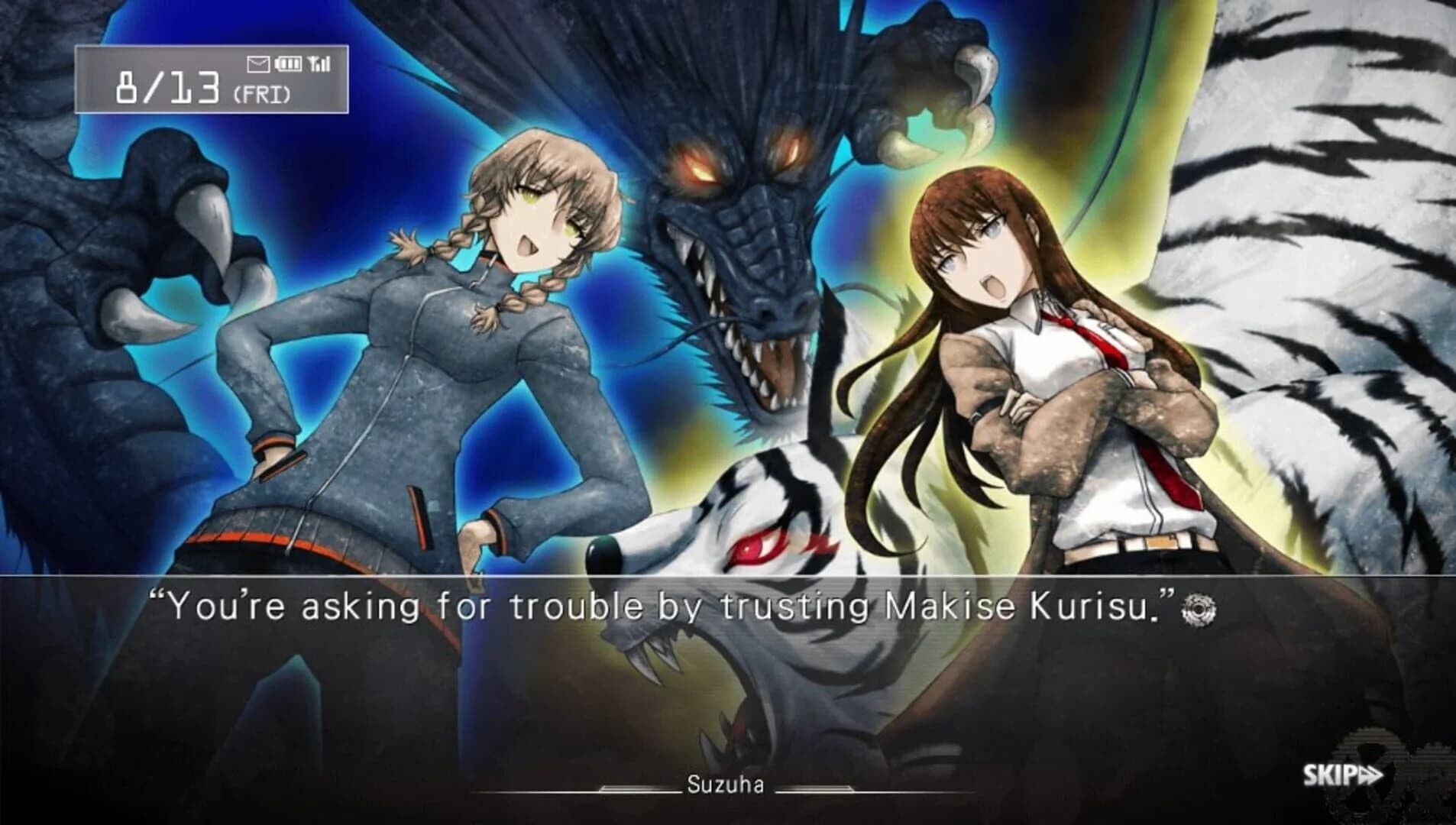Click the battery indicator icon
Screen dimensions: 1456x825
pos(287,63)
